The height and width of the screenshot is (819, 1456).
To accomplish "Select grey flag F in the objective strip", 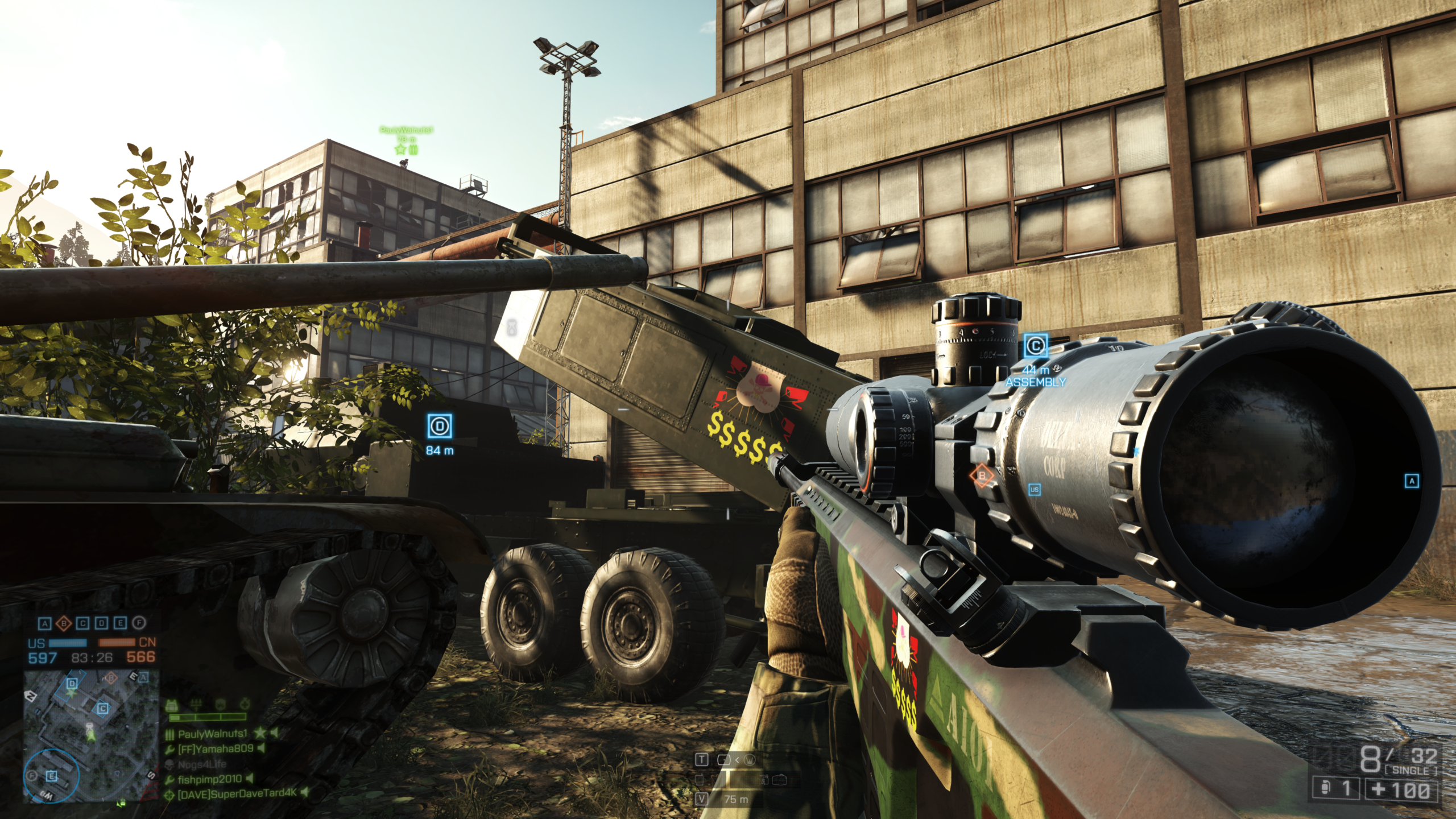I will [139, 623].
